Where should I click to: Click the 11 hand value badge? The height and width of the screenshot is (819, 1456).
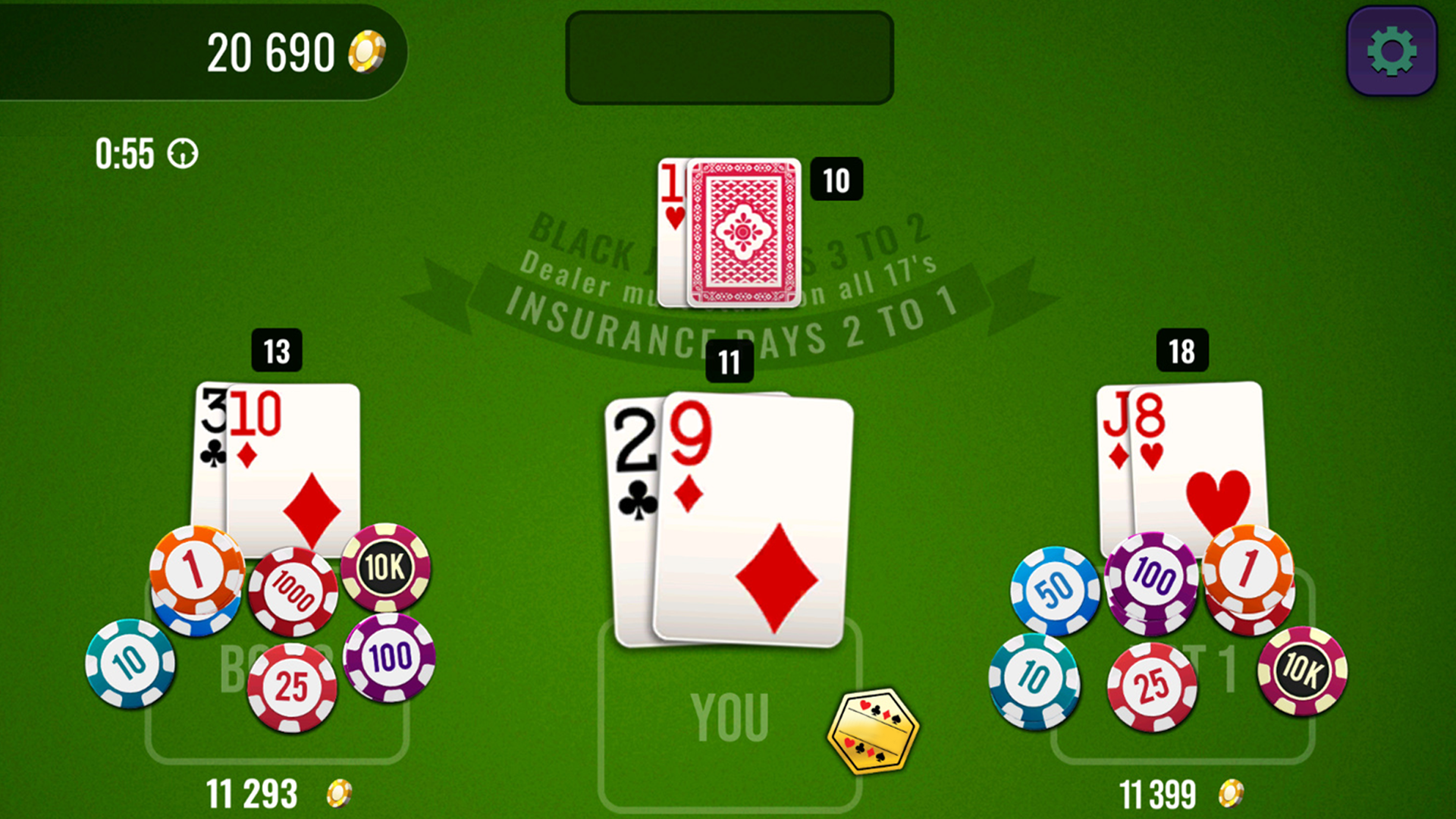click(730, 362)
